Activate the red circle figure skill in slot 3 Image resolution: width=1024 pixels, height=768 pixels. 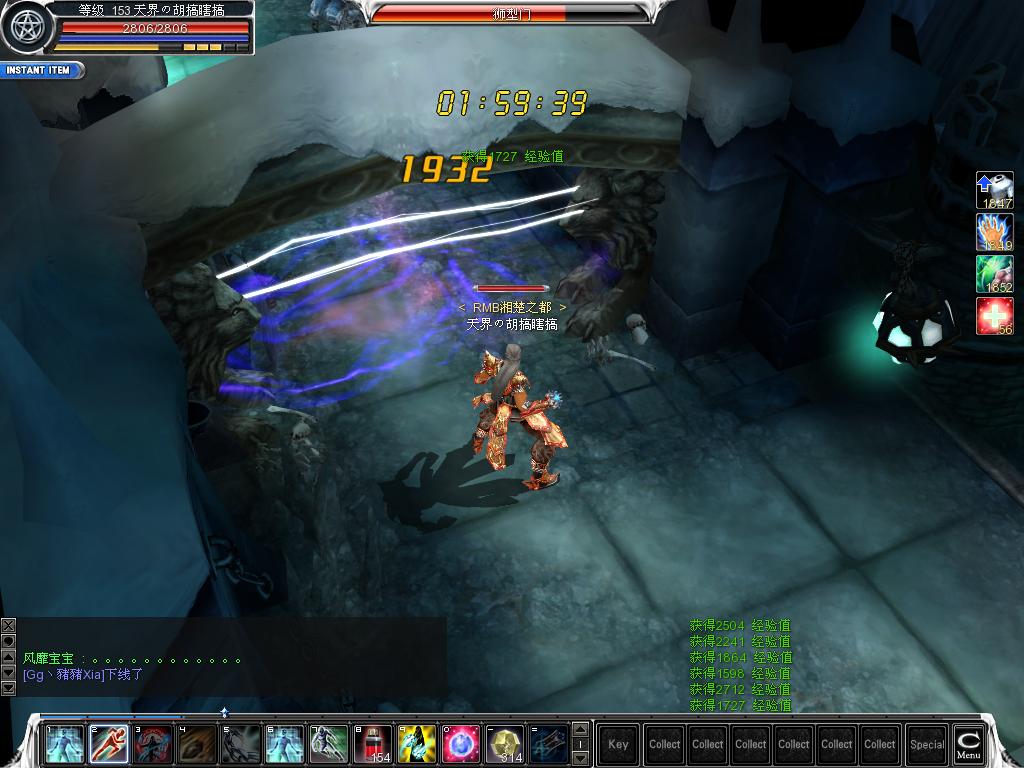[x=153, y=744]
